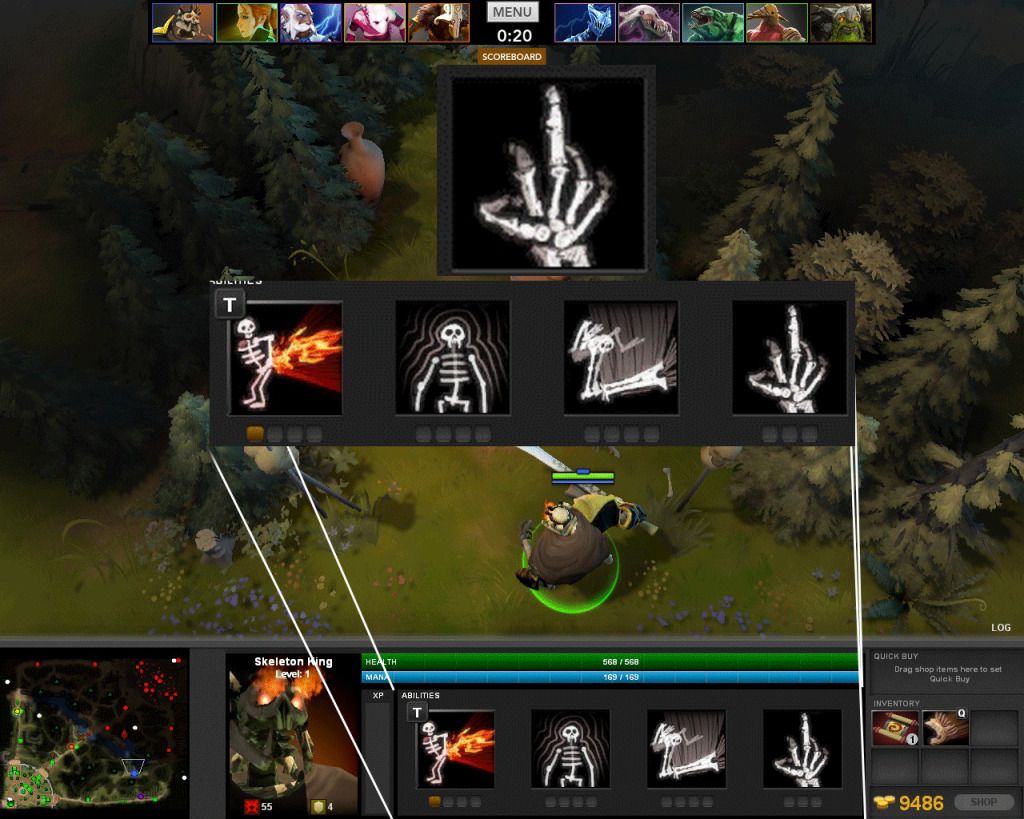Open the MENU button
The width and height of the screenshot is (1024, 819).
[512, 12]
